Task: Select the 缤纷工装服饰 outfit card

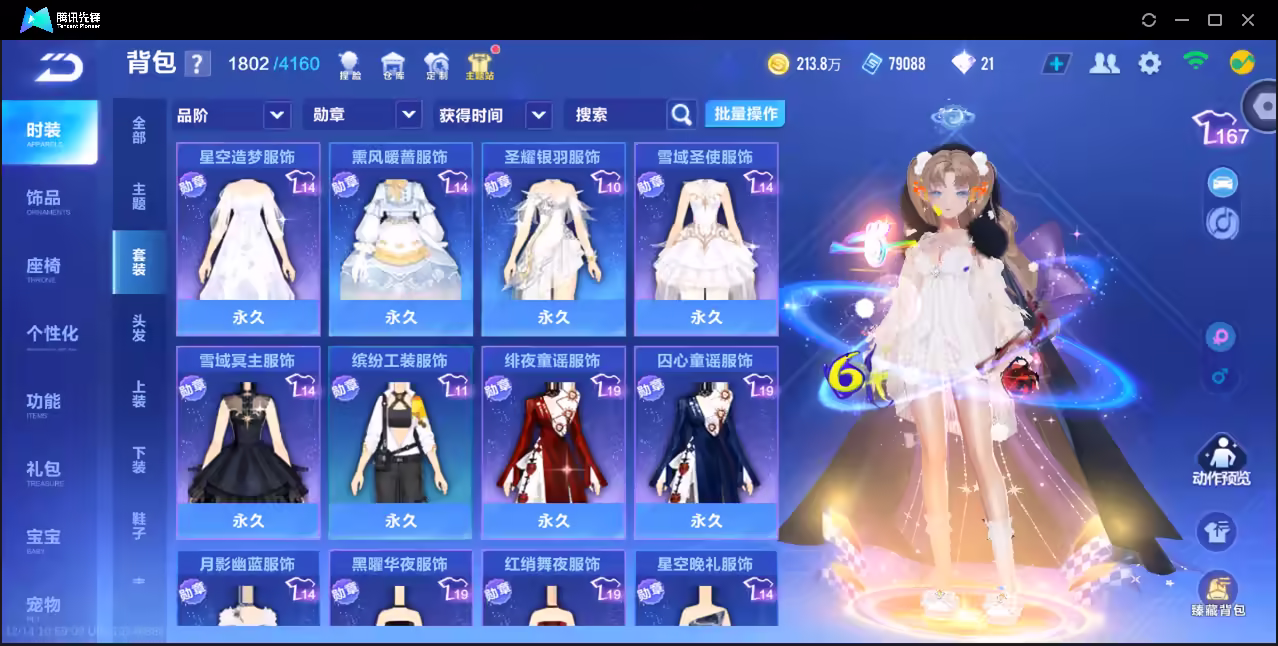Action: point(401,442)
